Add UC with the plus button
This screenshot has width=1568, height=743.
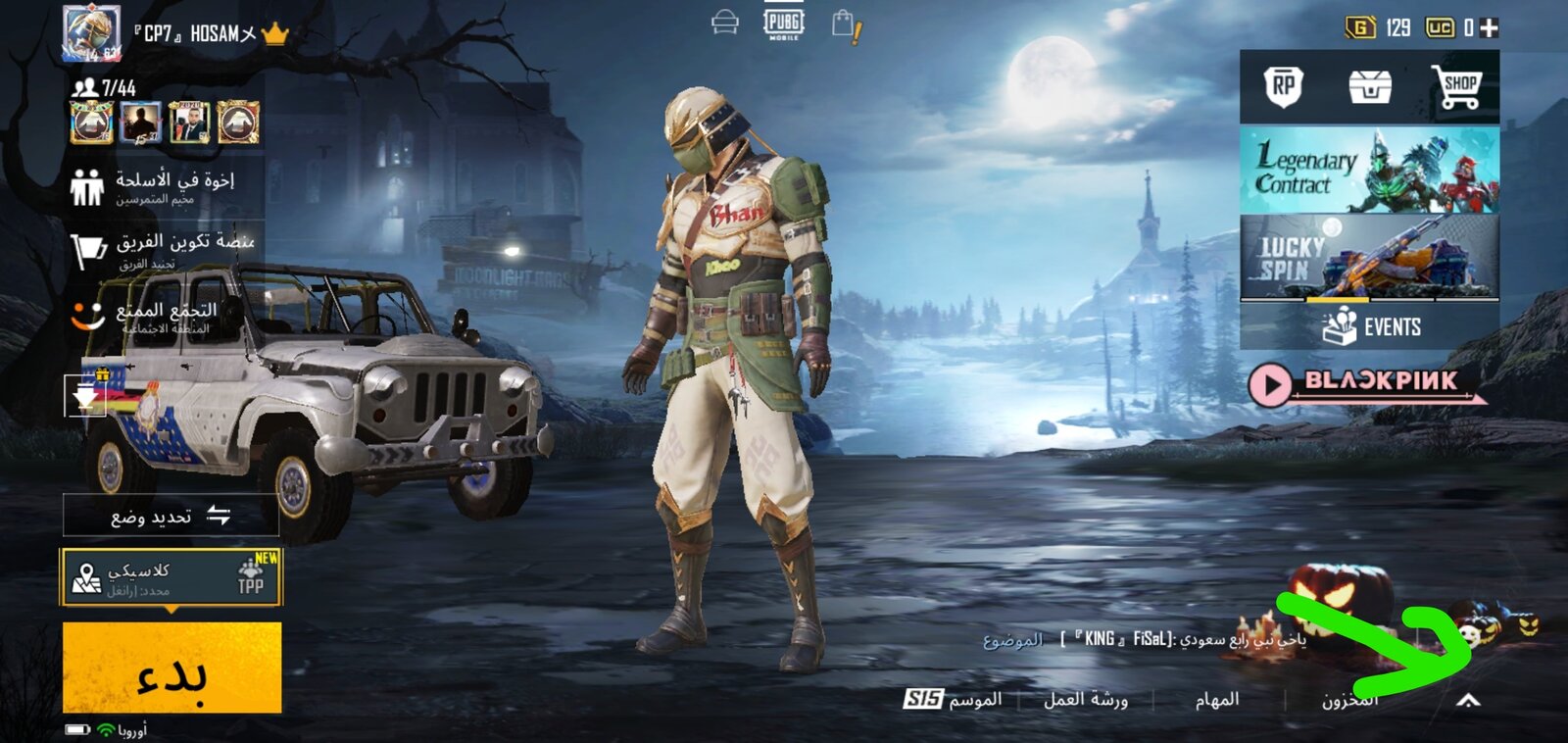coord(1490,27)
